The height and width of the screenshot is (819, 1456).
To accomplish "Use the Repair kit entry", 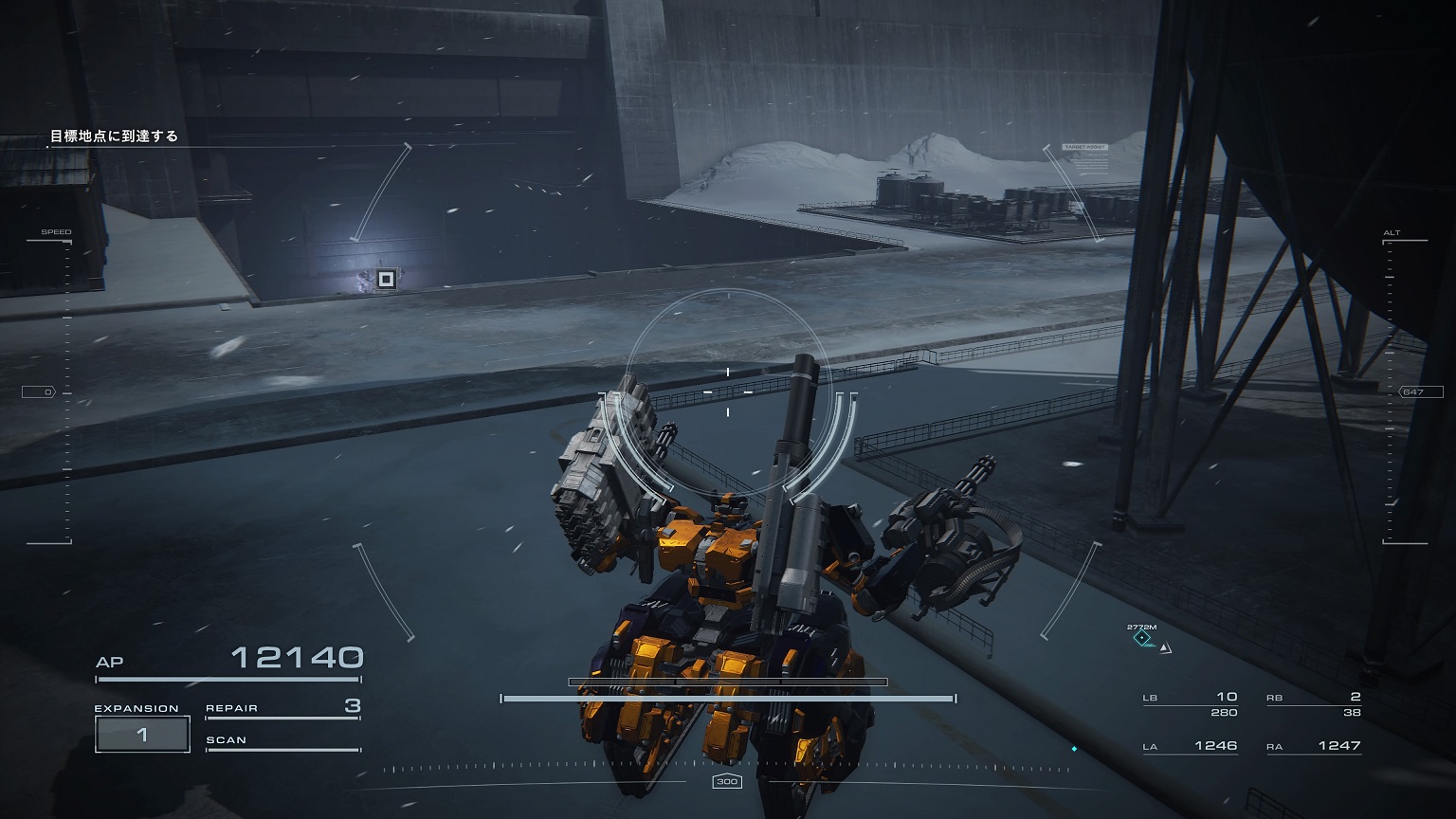I will pos(282,707).
